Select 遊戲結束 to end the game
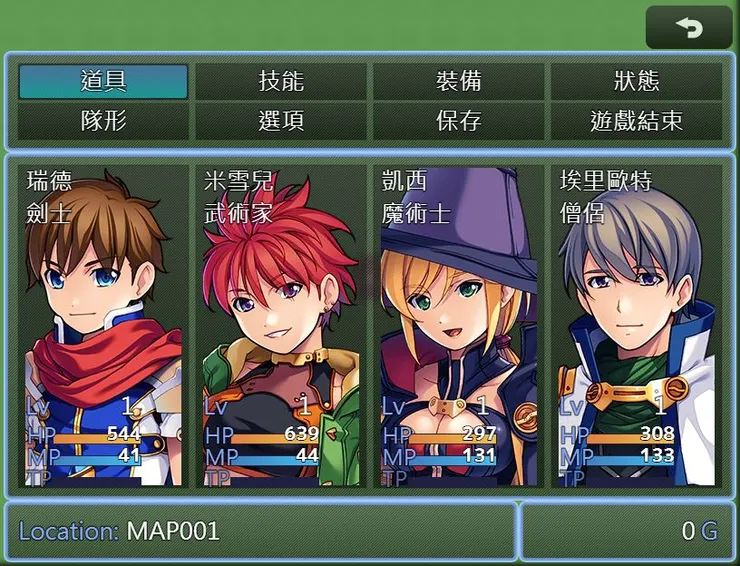This screenshot has width=740, height=566. click(636, 122)
